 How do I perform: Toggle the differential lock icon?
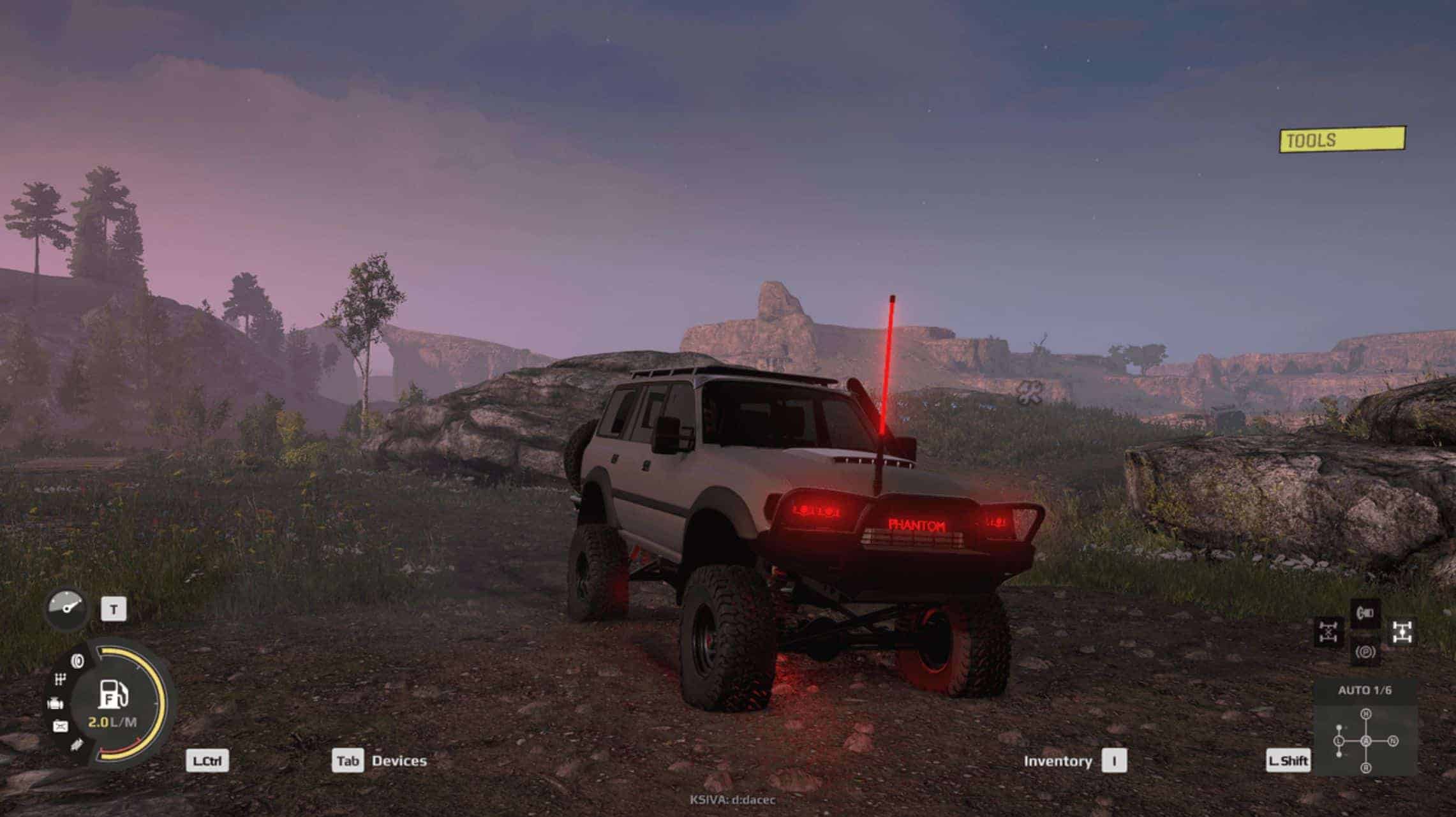pyautogui.click(x=1328, y=632)
